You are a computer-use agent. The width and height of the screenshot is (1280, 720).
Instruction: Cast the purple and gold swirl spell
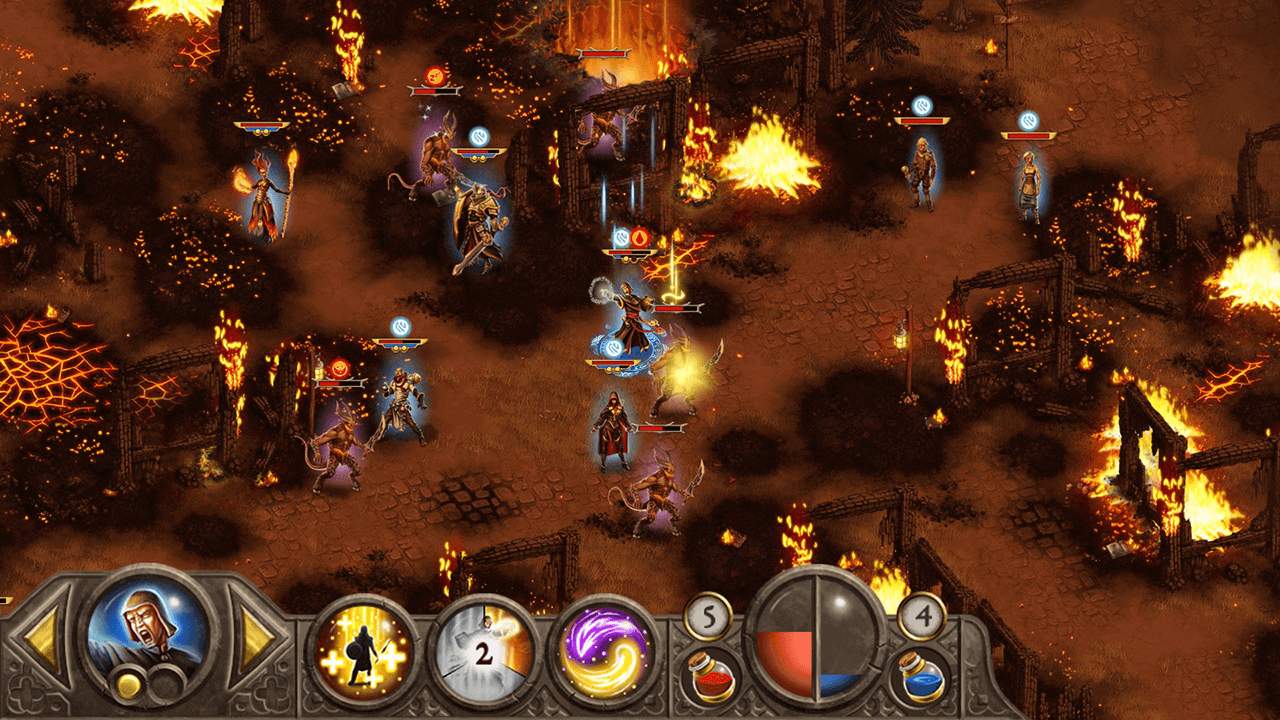pos(606,652)
